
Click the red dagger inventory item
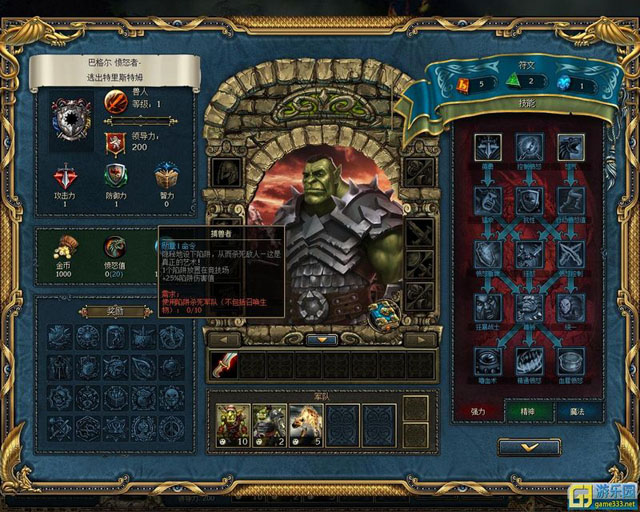pos(223,365)
